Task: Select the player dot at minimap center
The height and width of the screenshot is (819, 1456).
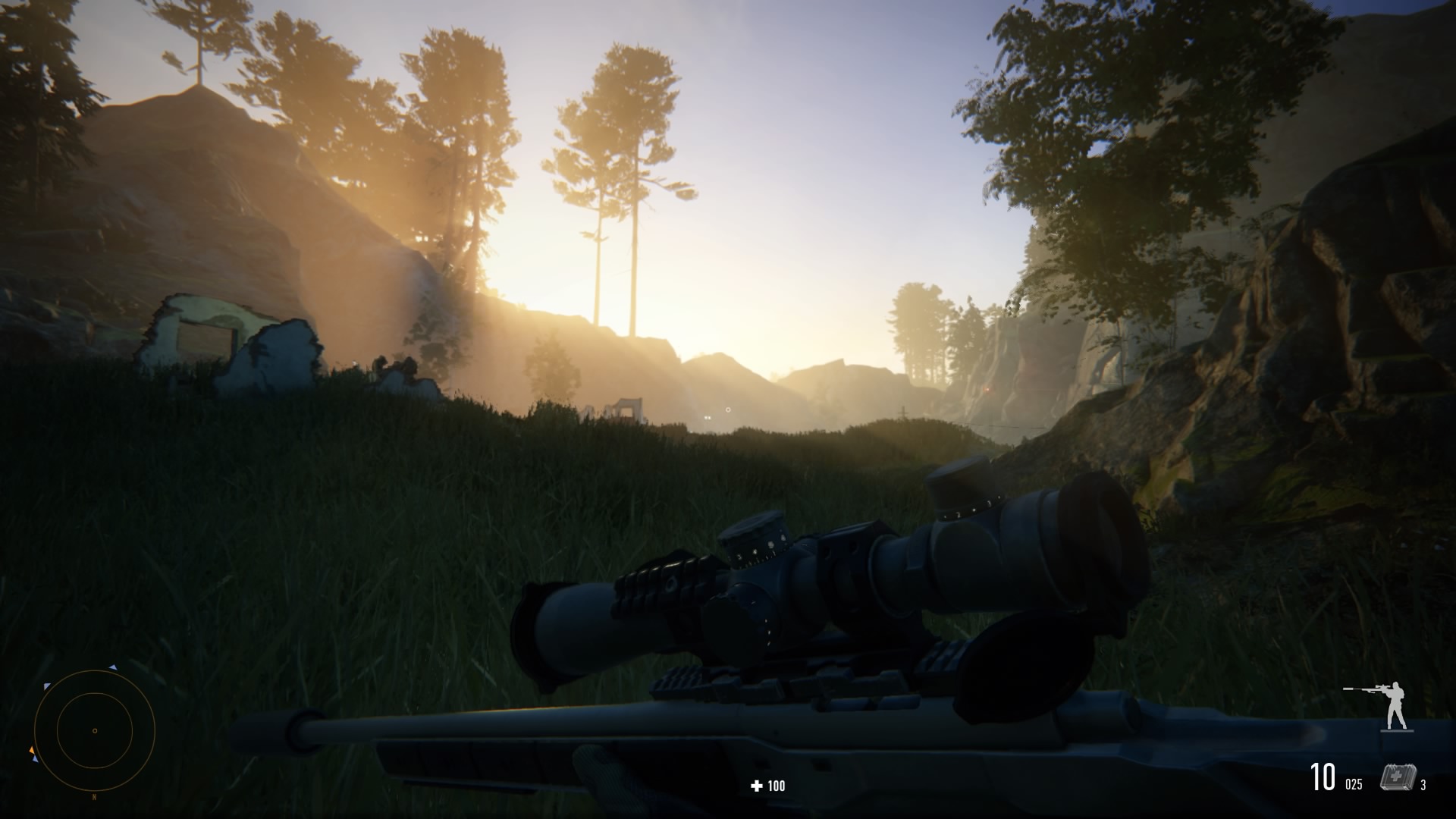Action: pos(95,731)
